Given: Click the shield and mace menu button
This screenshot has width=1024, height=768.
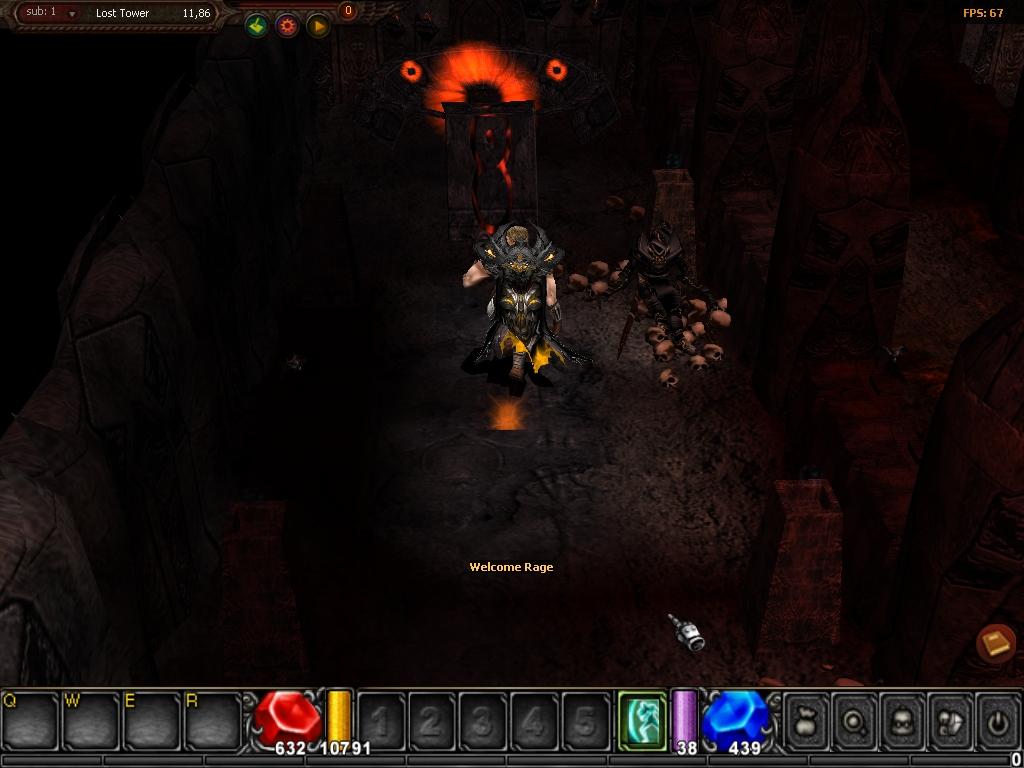Looking at the screenshot, I should [x=949, y=720].
